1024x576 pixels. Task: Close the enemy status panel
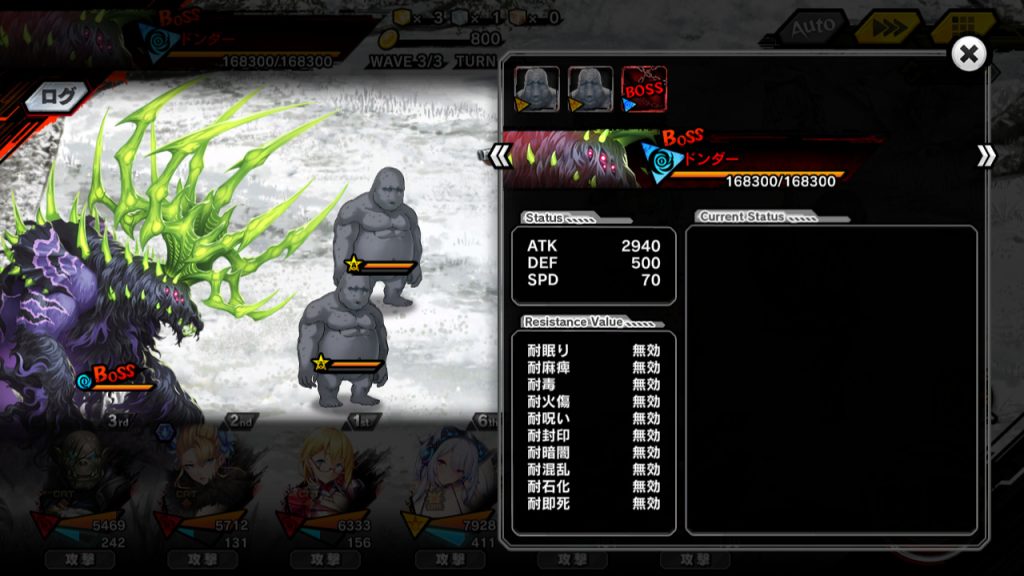pyautogui.click(x=968, y=54)
